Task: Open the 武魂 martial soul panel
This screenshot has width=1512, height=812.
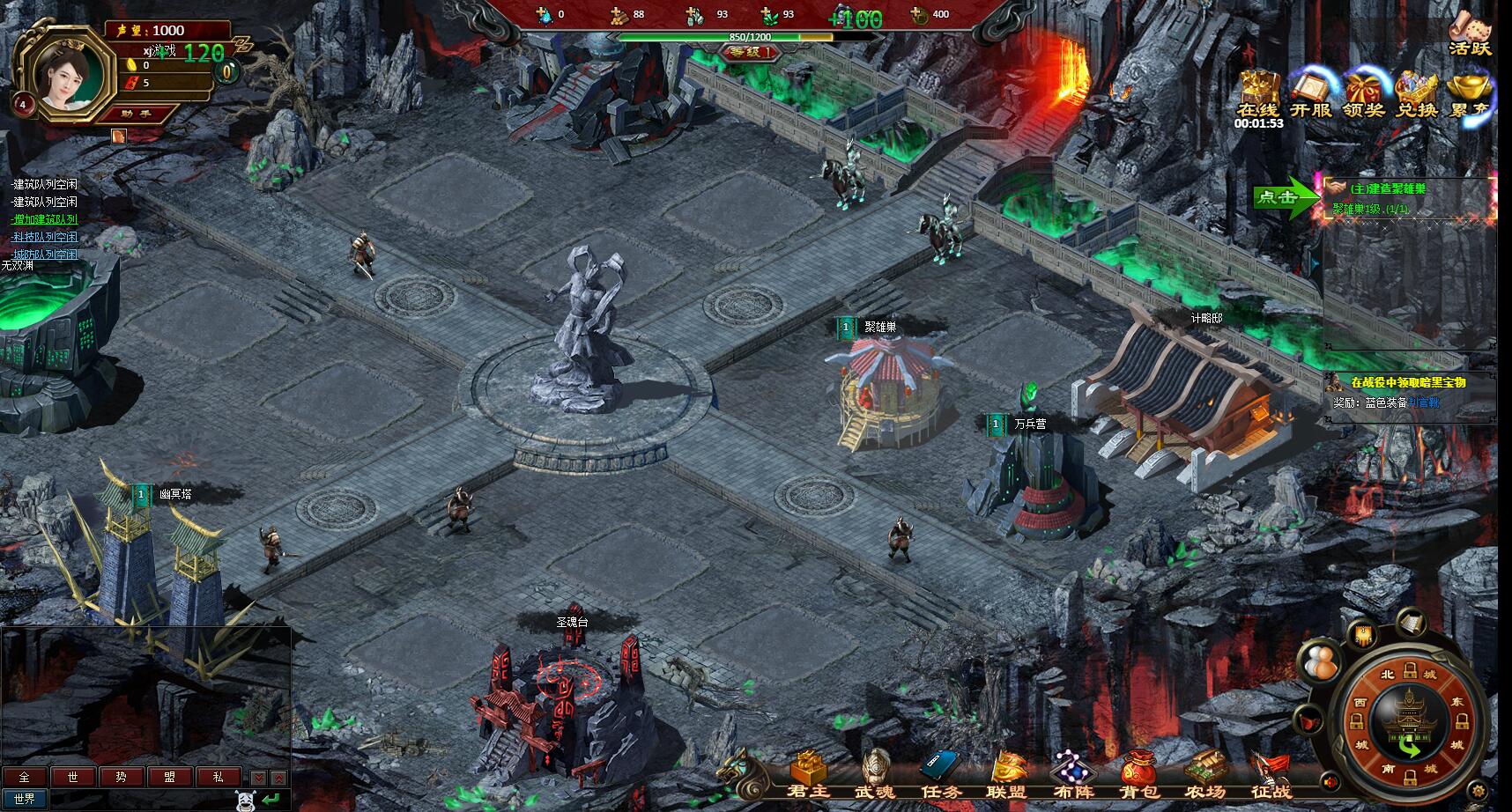Action: click(x=875, y=775)
